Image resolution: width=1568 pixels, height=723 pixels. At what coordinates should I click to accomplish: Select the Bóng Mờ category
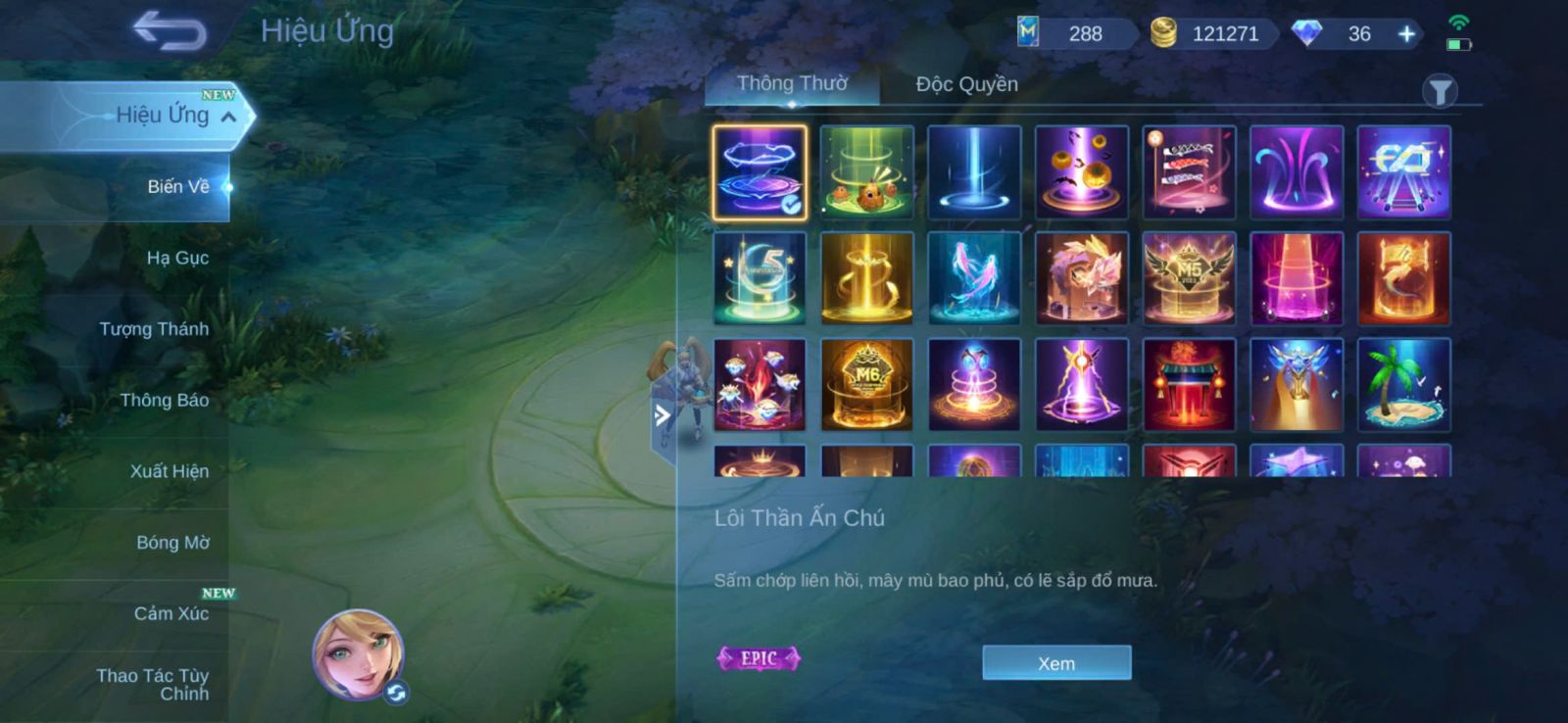172,543
